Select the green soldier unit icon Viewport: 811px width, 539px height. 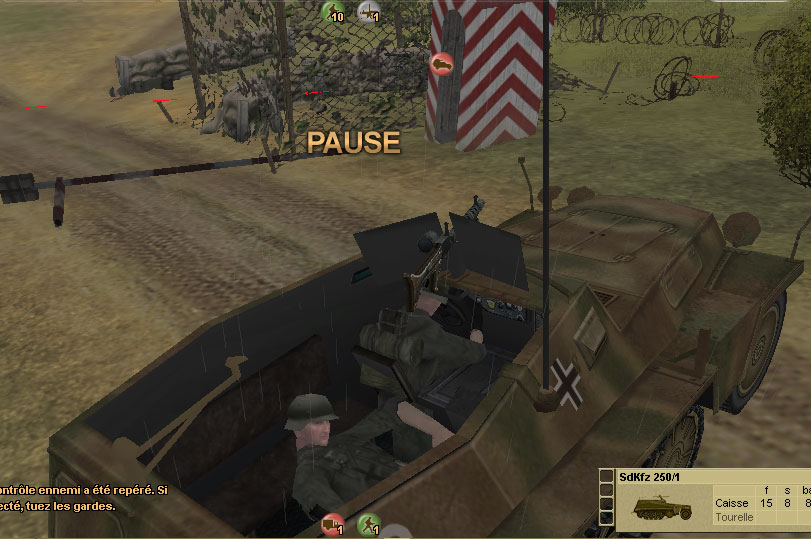point(369,524)
